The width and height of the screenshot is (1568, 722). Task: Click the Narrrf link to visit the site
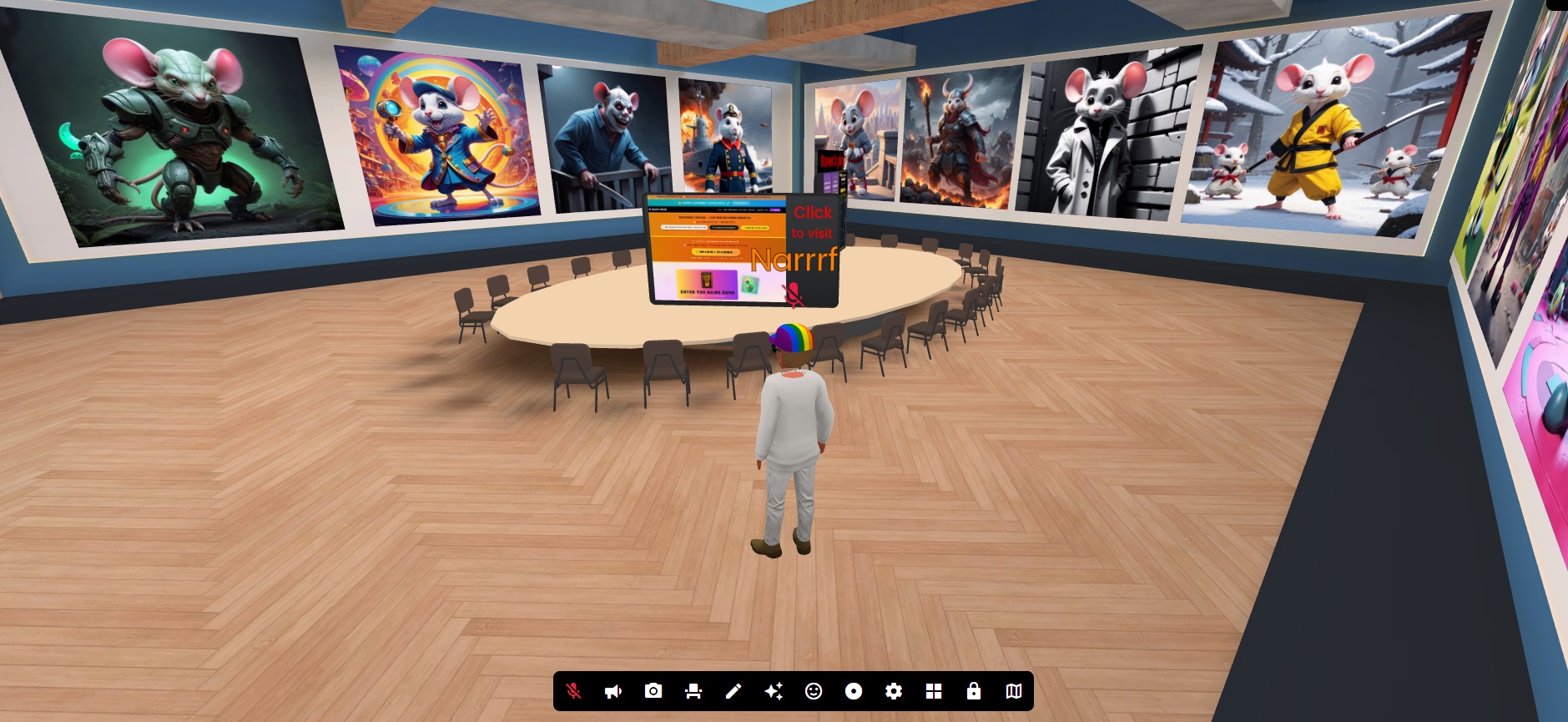click(794, 260)
